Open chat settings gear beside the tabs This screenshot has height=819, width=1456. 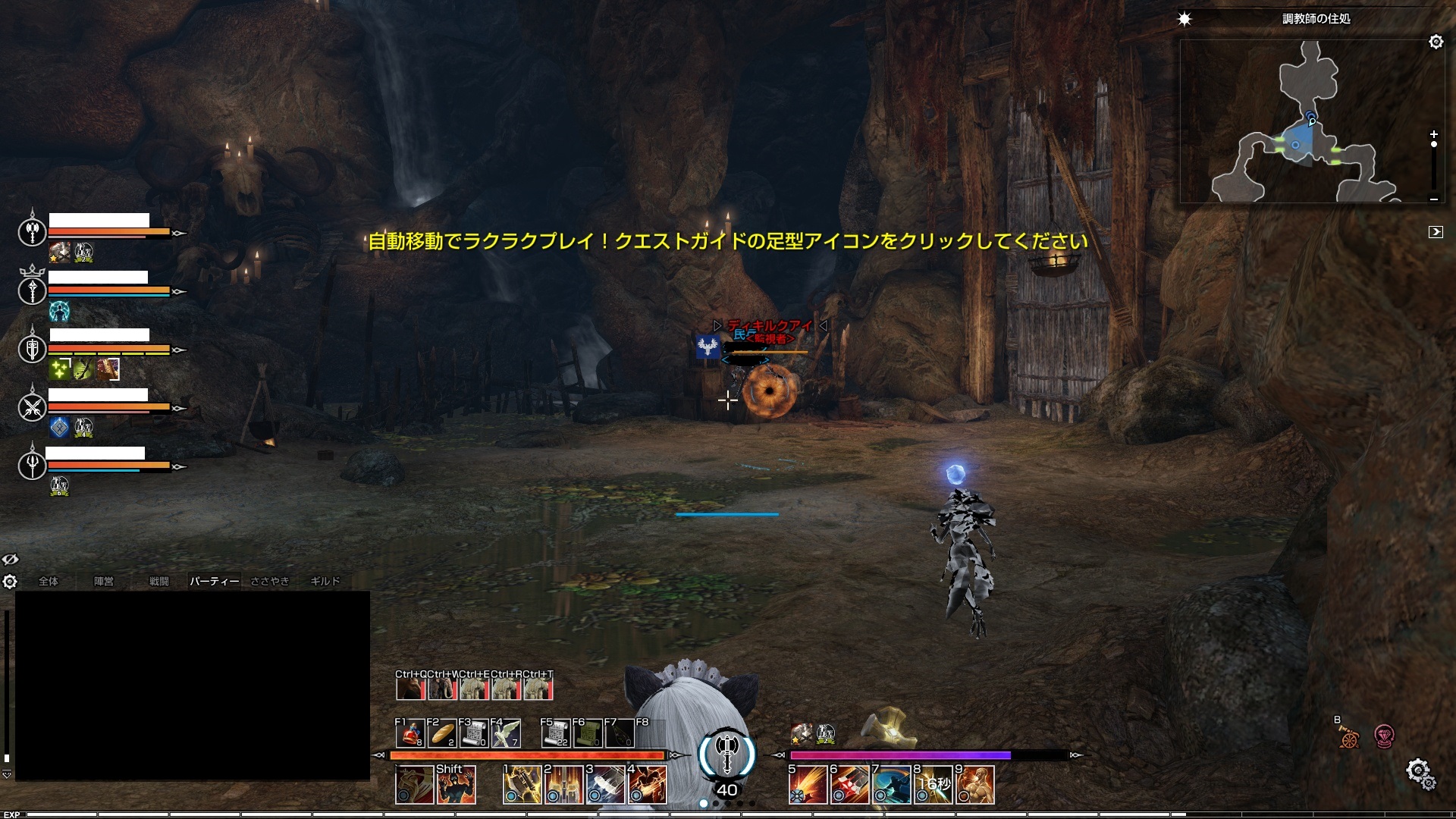coord(10,582)
